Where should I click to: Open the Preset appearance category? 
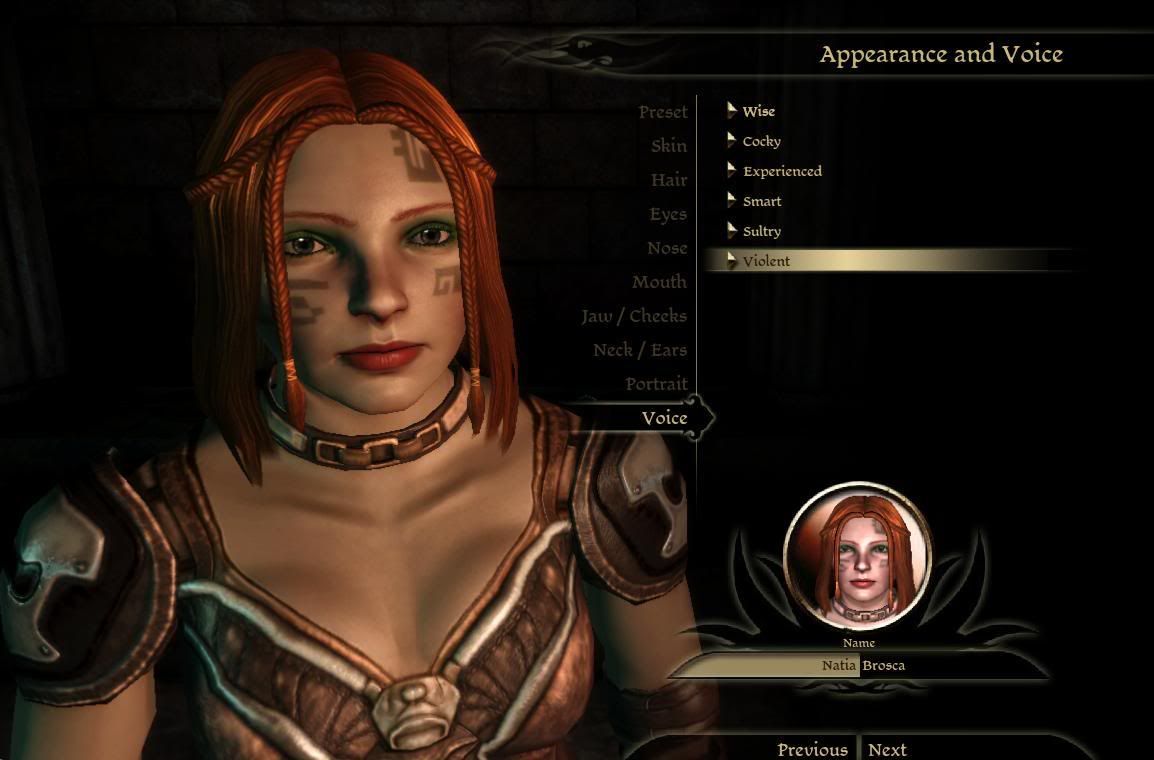[x=663, y=112]
